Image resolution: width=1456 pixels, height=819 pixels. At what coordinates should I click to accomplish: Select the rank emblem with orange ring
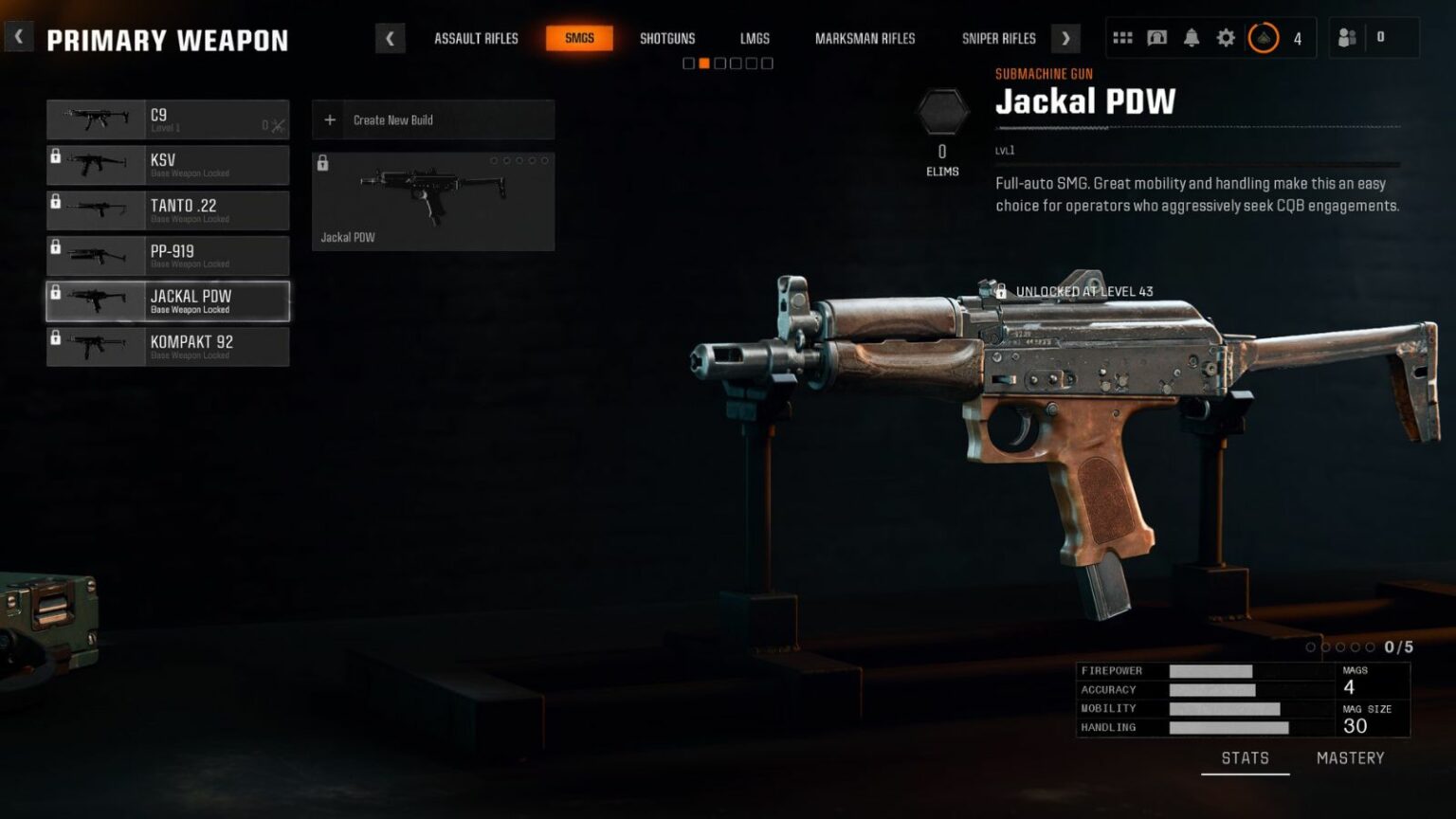(x=1264, y=38)
